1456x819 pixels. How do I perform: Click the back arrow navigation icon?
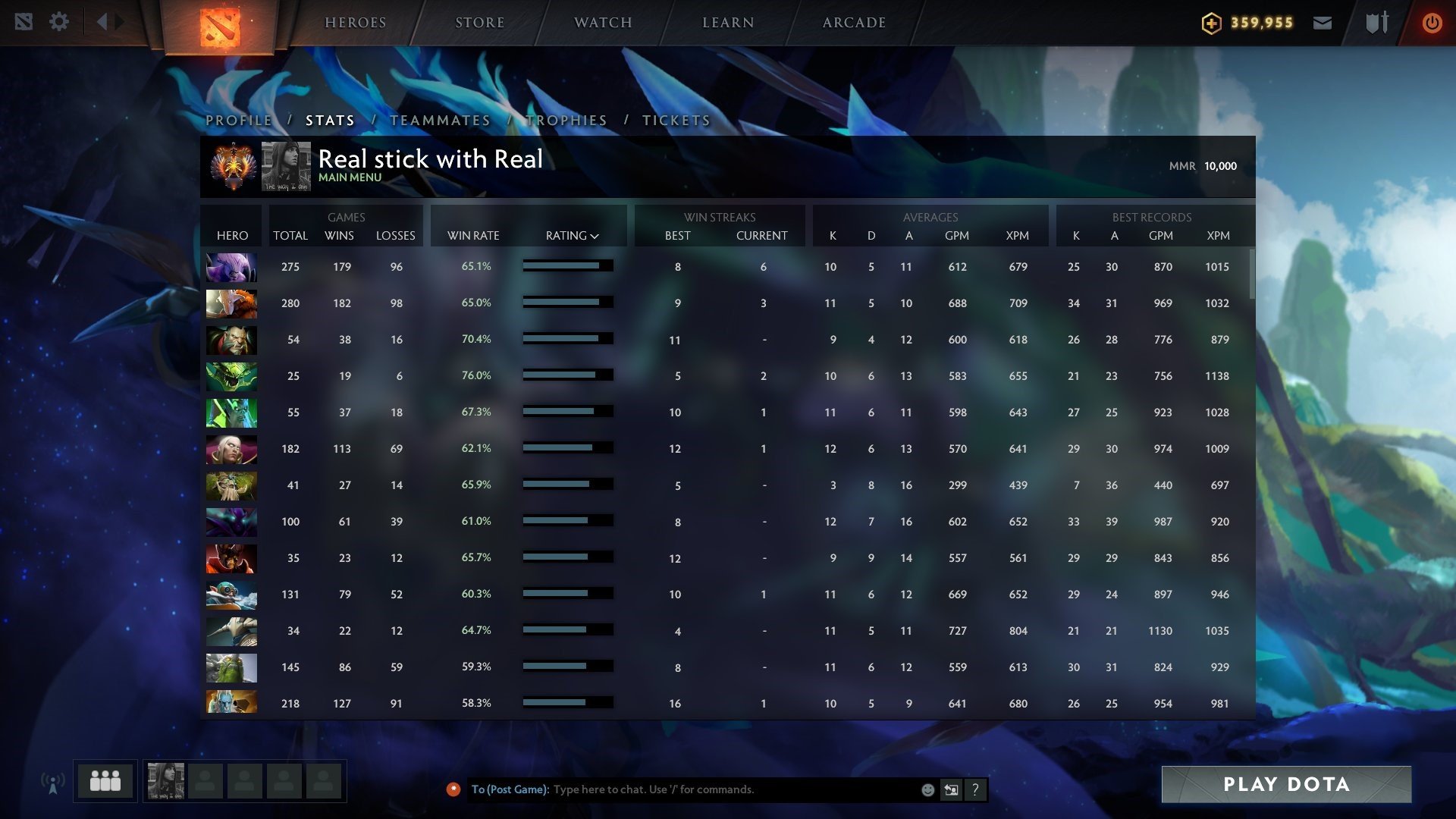tap(106, 21)
